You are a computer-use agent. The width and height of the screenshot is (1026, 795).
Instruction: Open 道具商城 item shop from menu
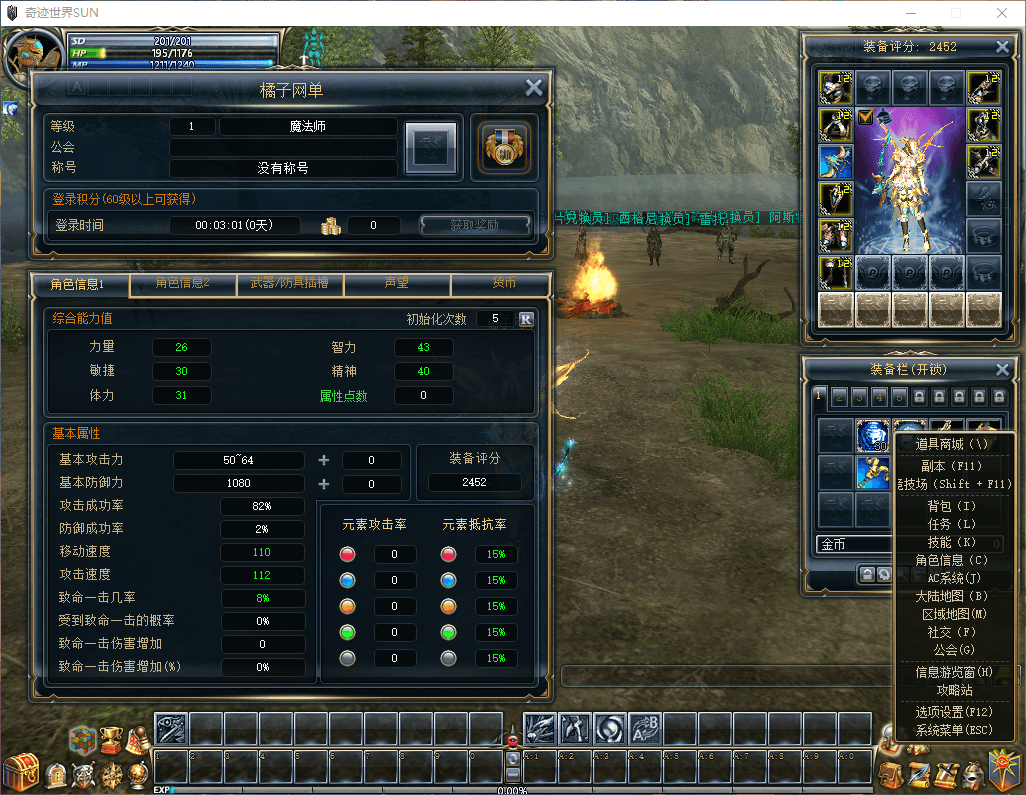pyautogui.click(x=953, y=444)
